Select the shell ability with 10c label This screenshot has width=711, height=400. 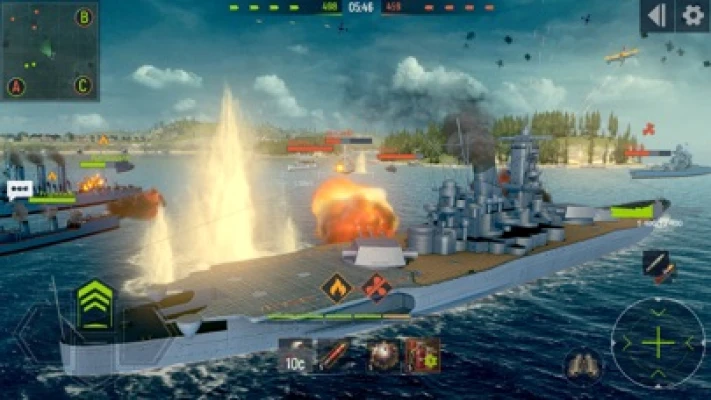click(x=296, y=356)
